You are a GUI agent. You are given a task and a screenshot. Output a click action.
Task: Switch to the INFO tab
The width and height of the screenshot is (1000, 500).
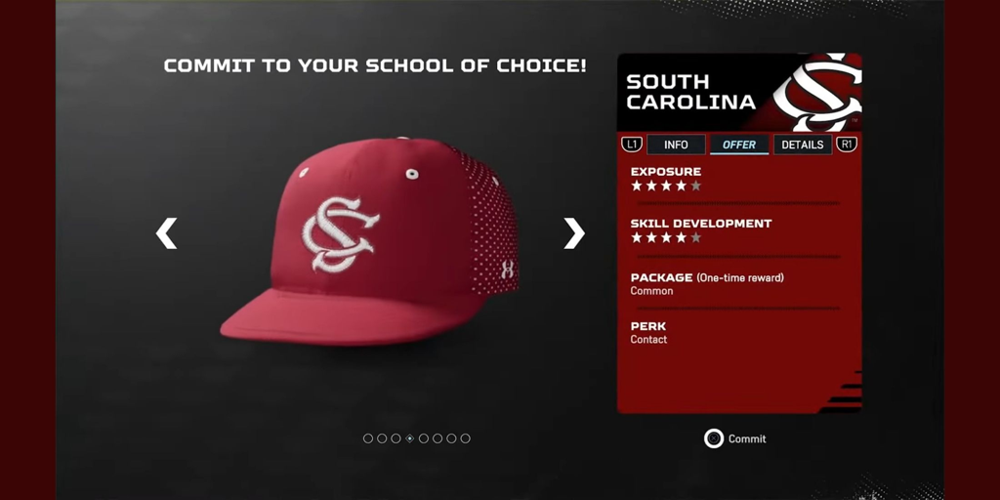tap(676, 145)
